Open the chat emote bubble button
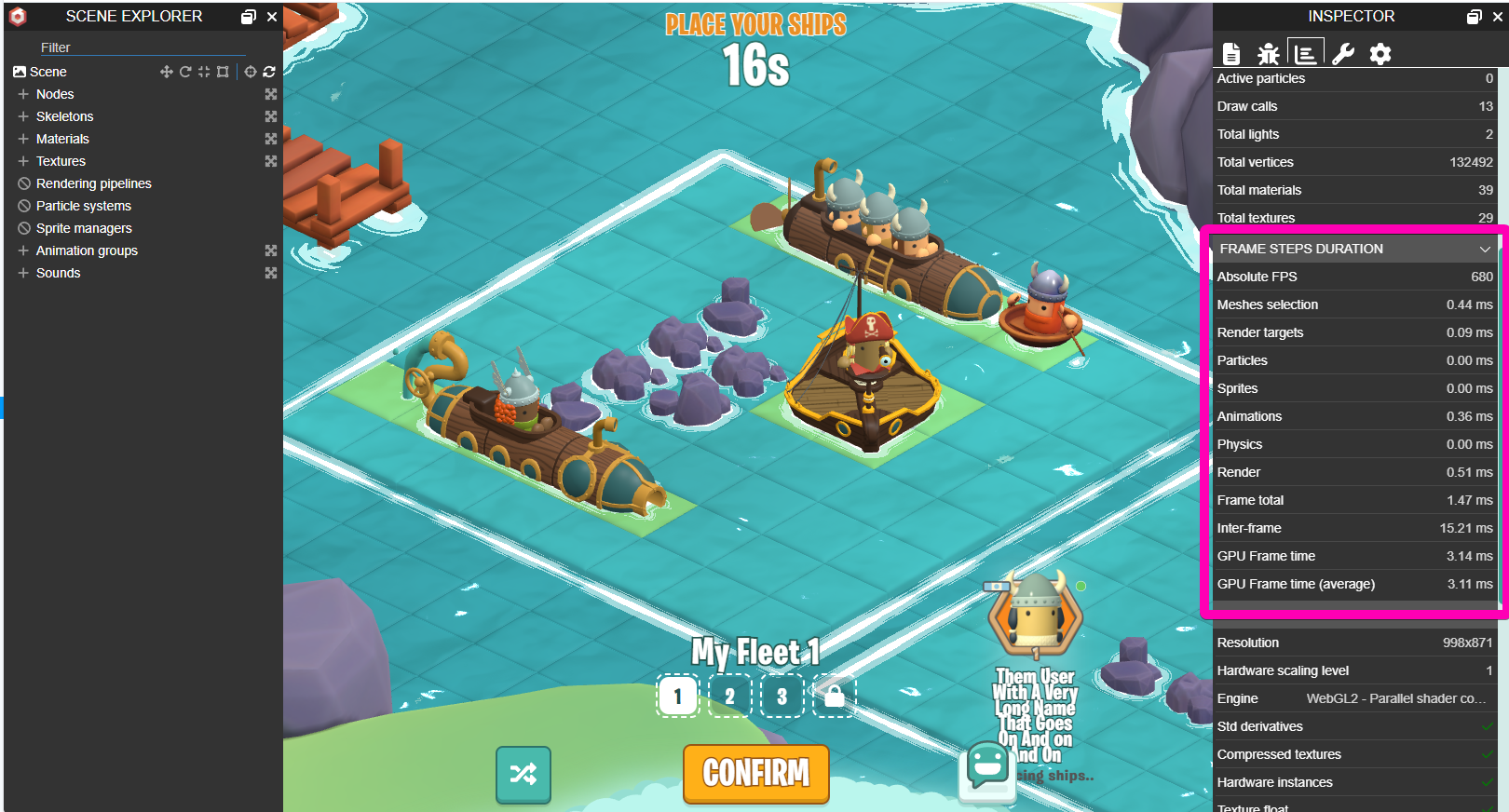 coord(986,766)
